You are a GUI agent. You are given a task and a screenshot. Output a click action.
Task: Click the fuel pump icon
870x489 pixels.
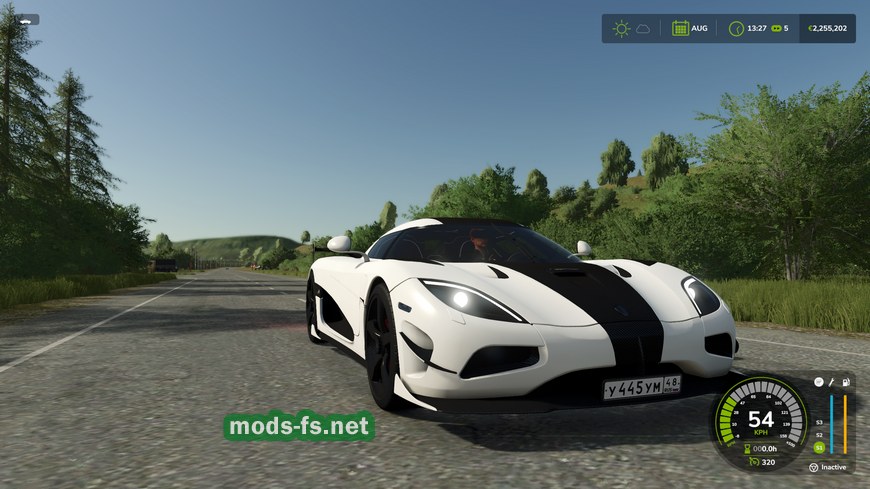pyautogui.click(x=845, y=382)
